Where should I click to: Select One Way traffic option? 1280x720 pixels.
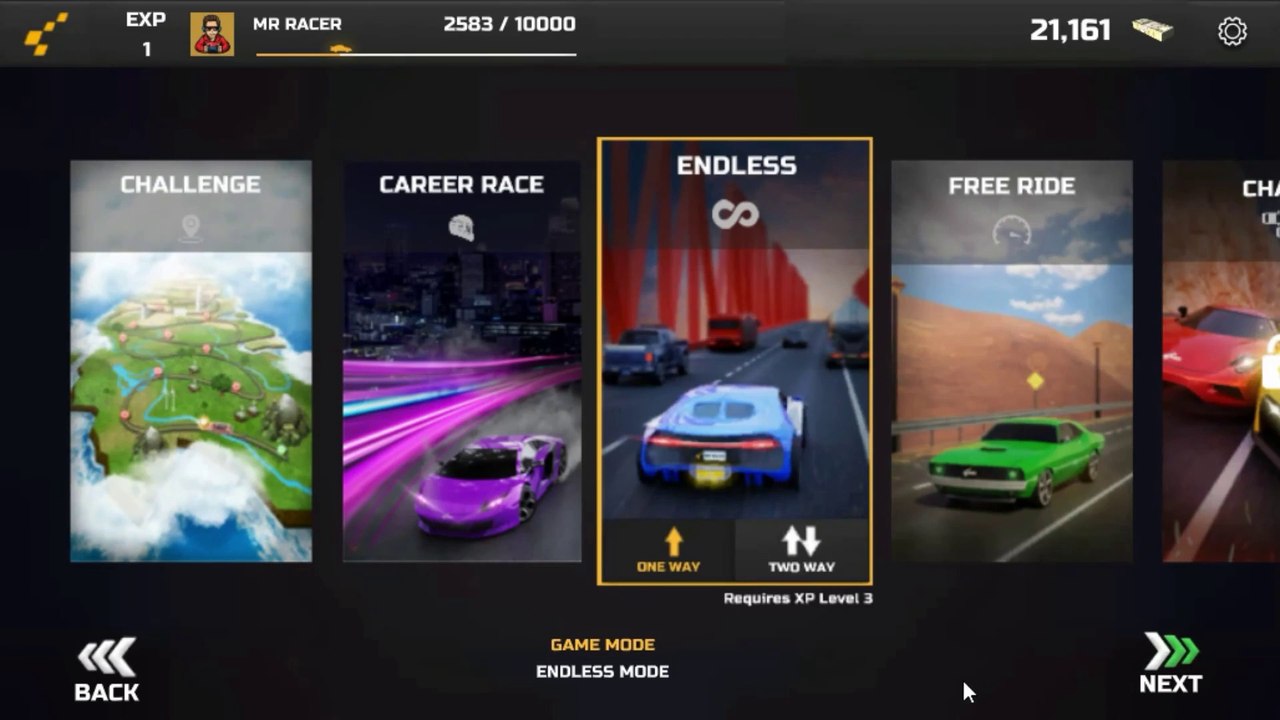coord(668,550)
